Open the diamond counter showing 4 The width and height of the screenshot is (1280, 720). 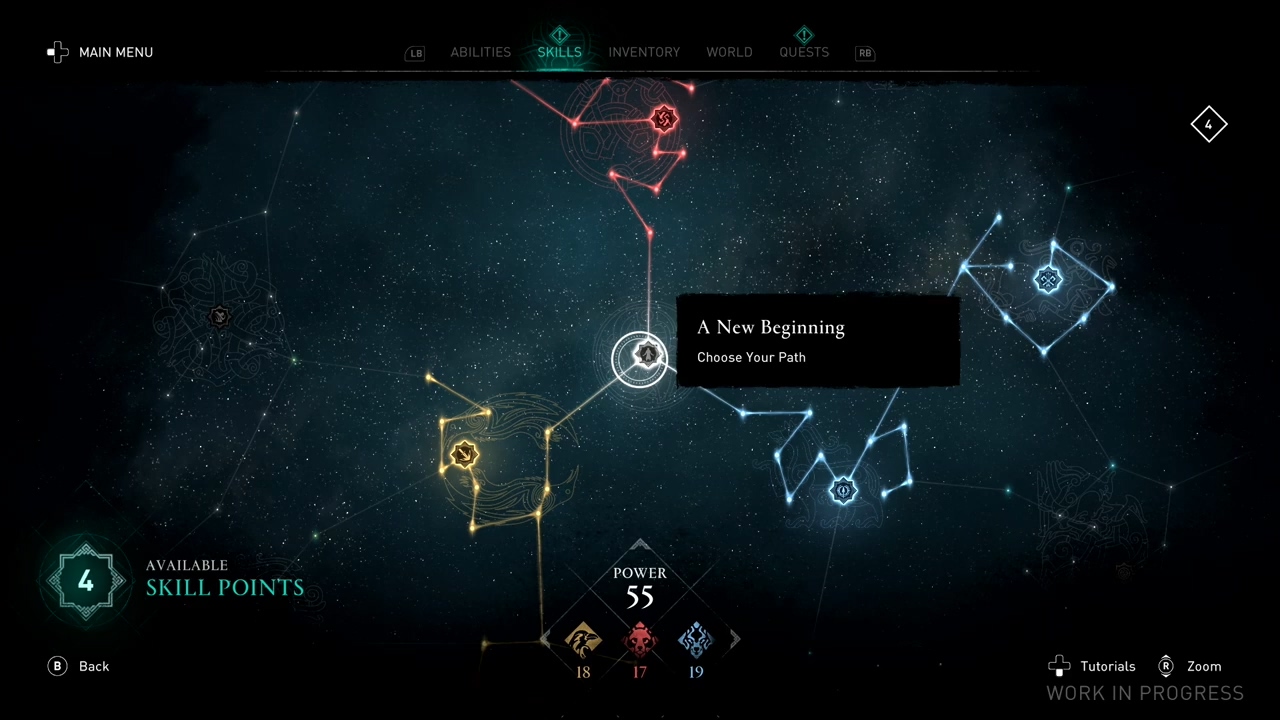1208,125
